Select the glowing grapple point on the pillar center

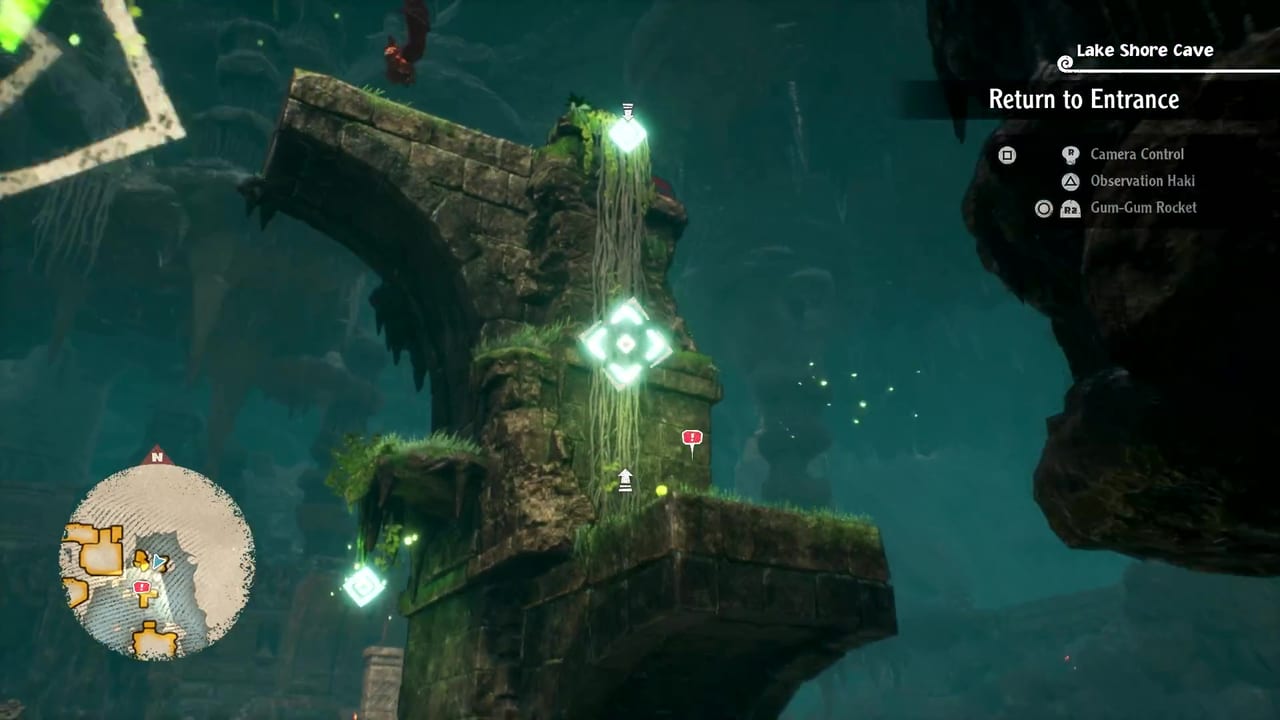pyautogui.click(x=624, y=345)
